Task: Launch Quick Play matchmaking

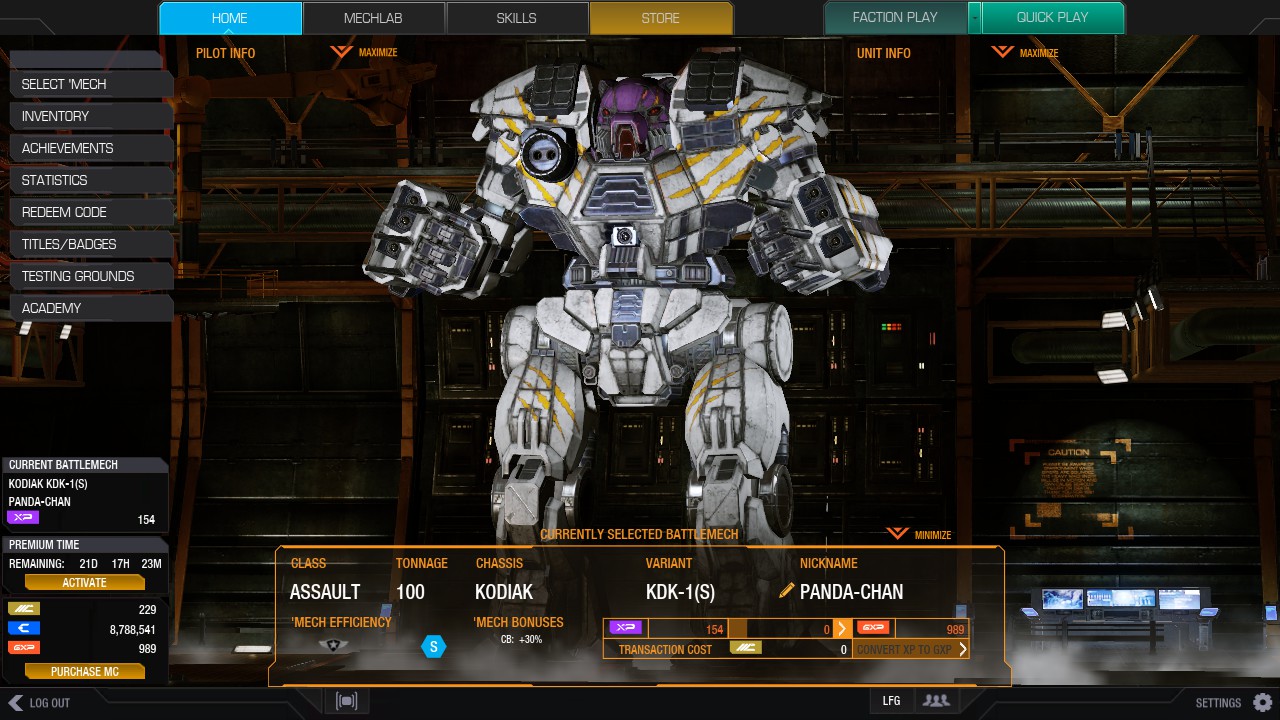Action: [x=1052, y=18]
